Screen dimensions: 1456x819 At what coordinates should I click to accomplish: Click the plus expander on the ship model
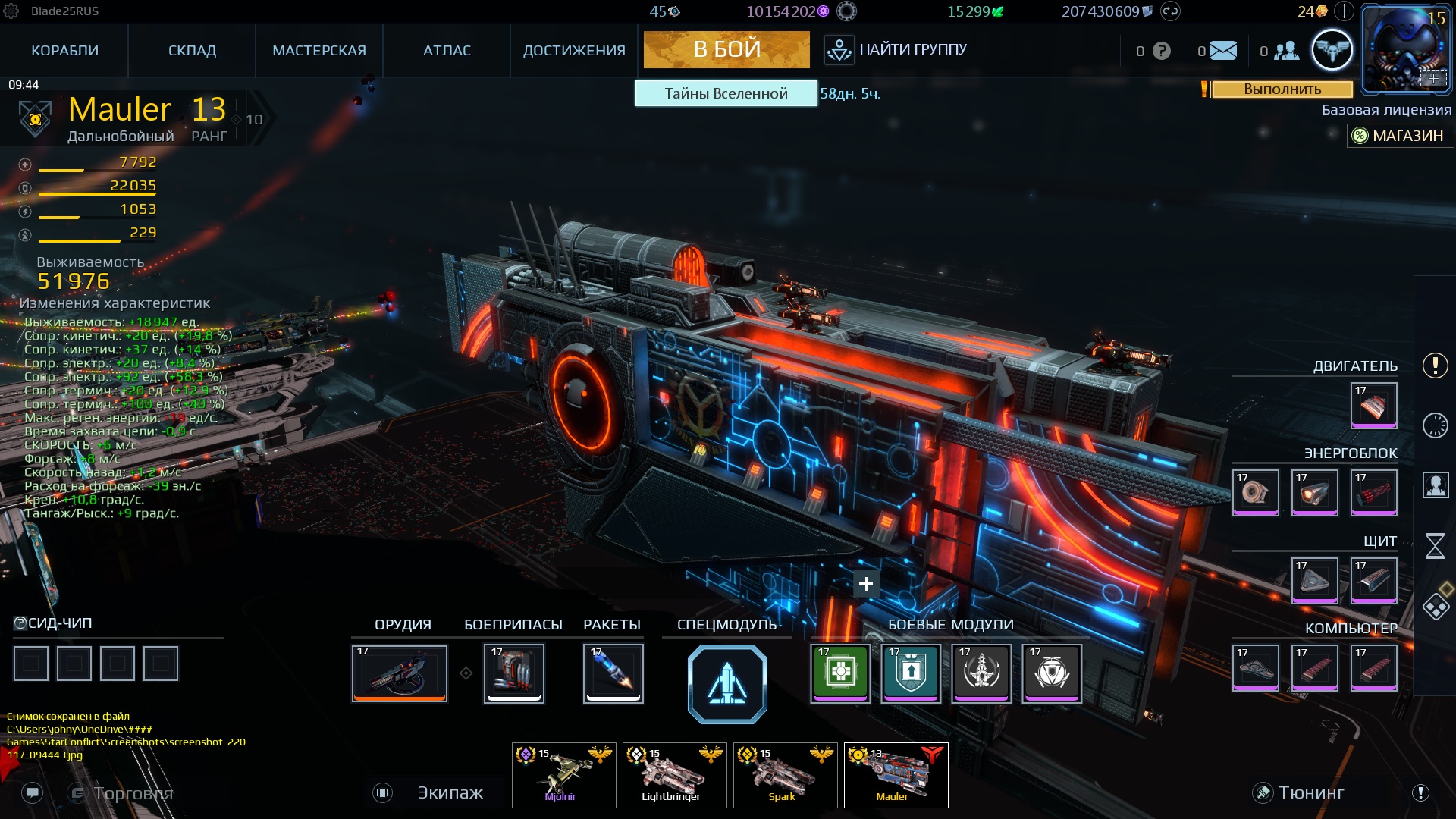pos(865,583)
